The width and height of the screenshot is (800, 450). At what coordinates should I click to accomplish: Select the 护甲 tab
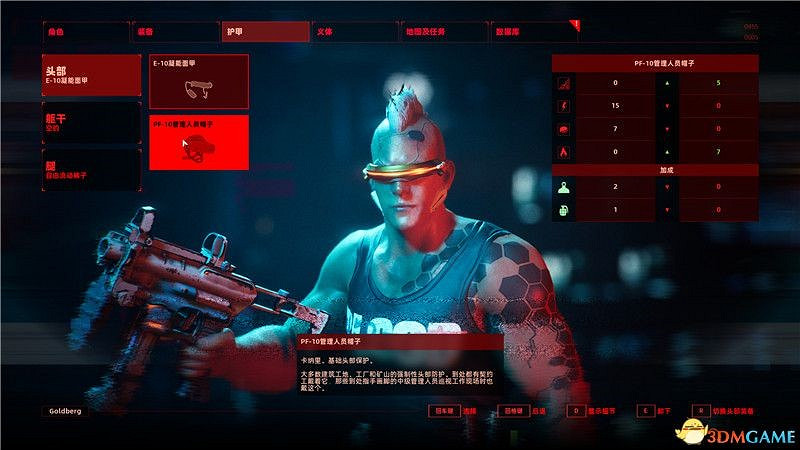point(265,31)
